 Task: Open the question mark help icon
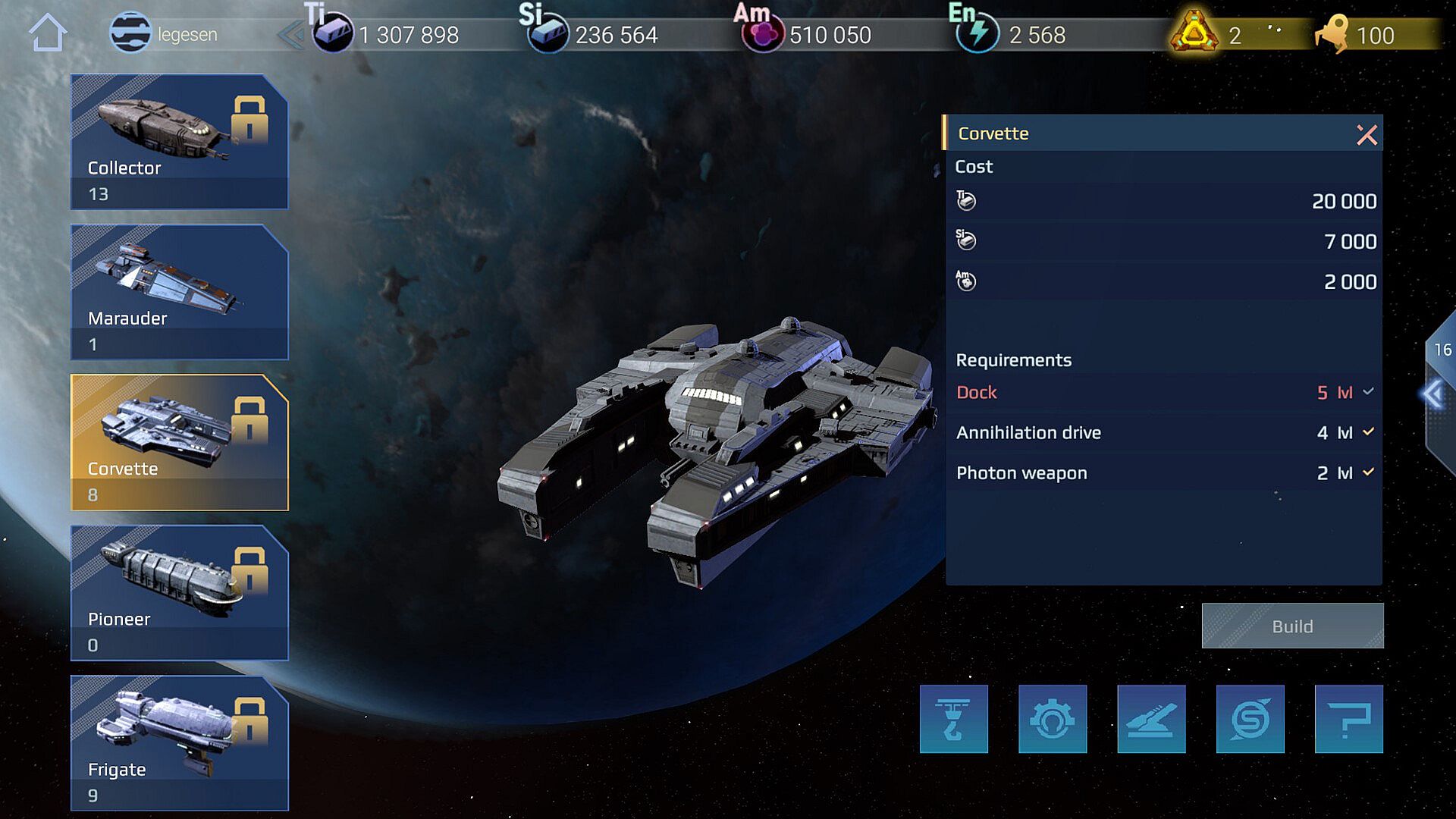click(x=1348, y=719)
